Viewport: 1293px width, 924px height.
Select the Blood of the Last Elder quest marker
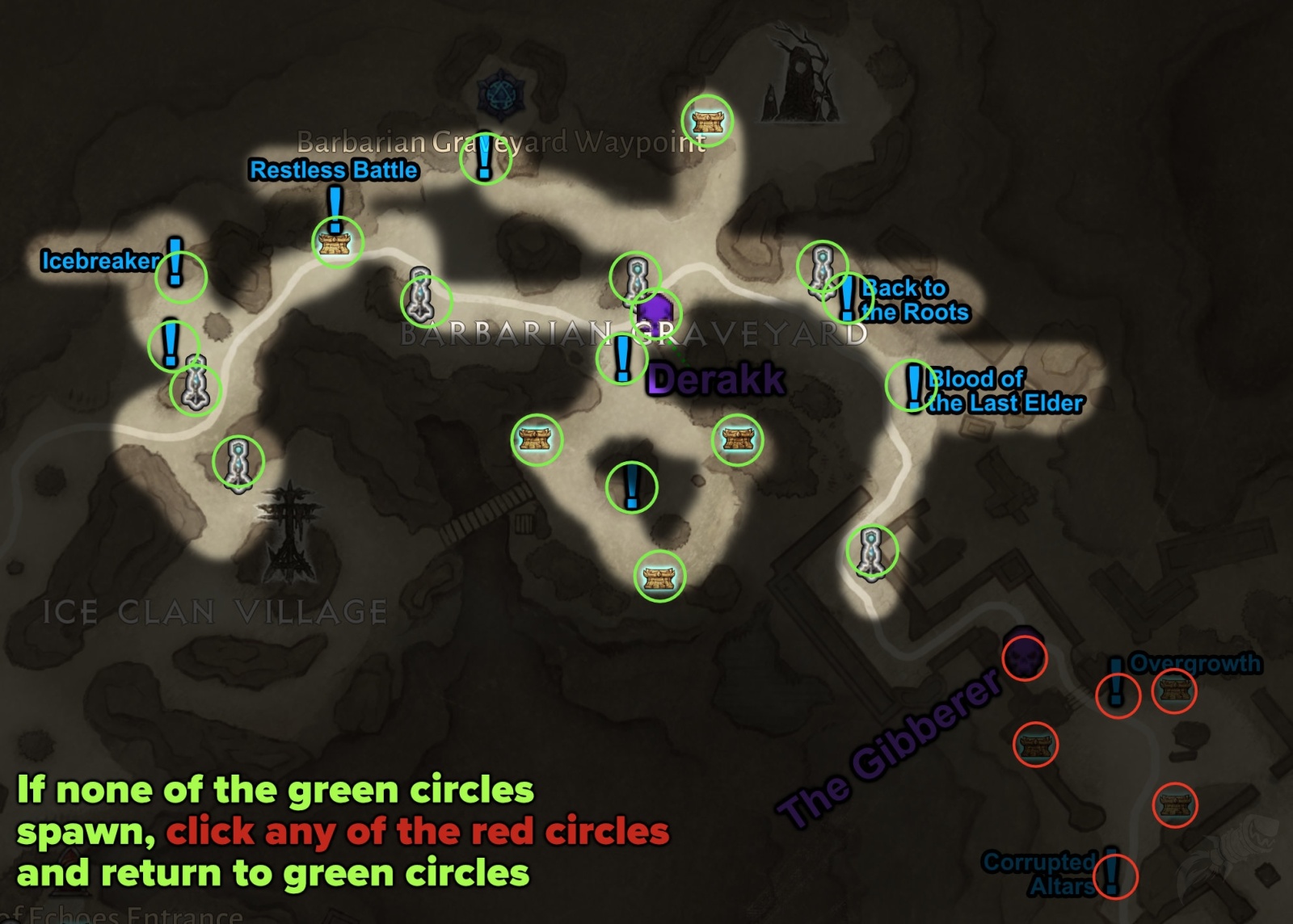(x=912, y=386)
